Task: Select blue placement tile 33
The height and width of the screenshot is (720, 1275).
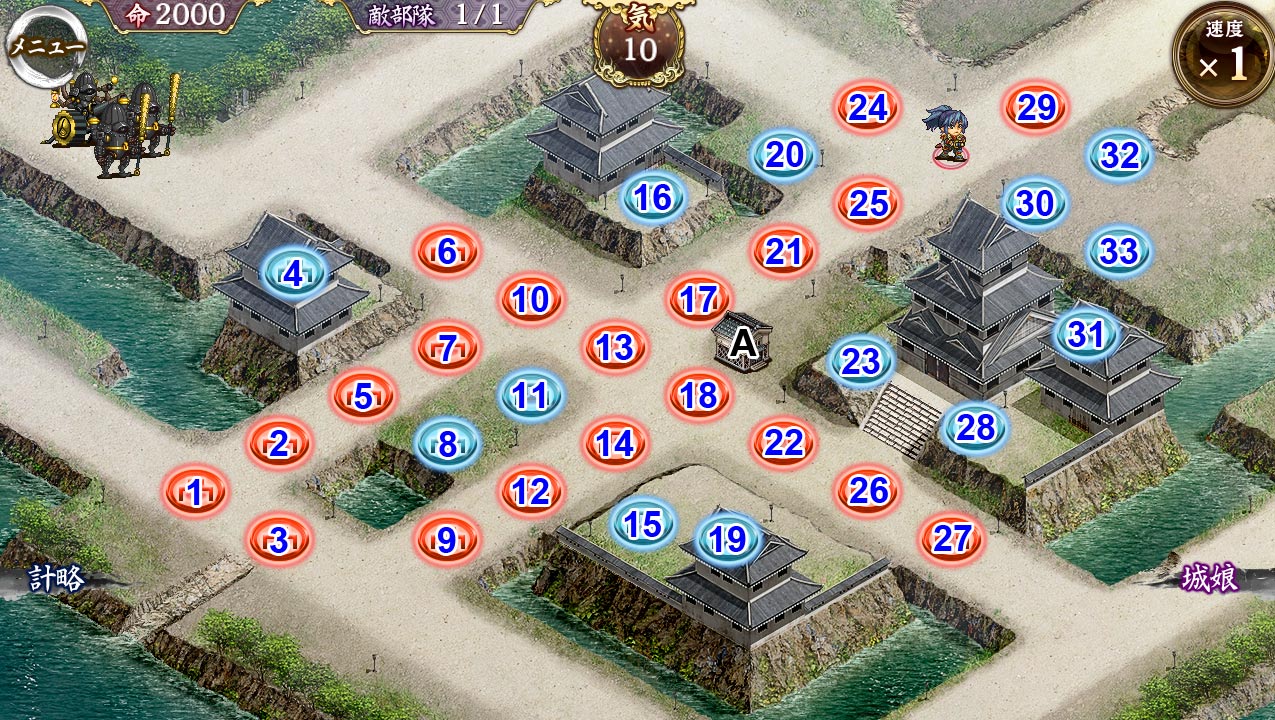Action: click(x=1119, y=251)
